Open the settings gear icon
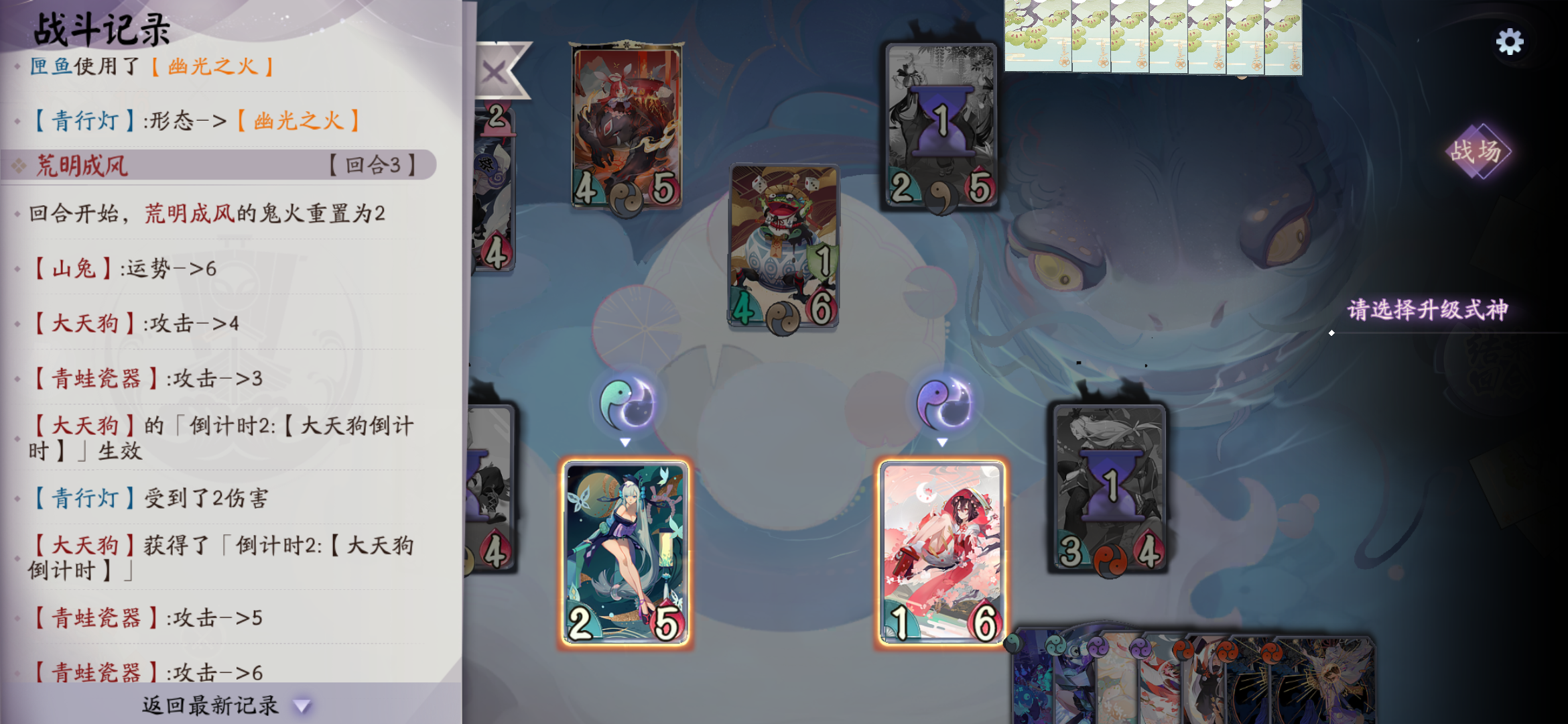Image resolution: width=1568 pixels, height=724 pixels. [1510, 42]
